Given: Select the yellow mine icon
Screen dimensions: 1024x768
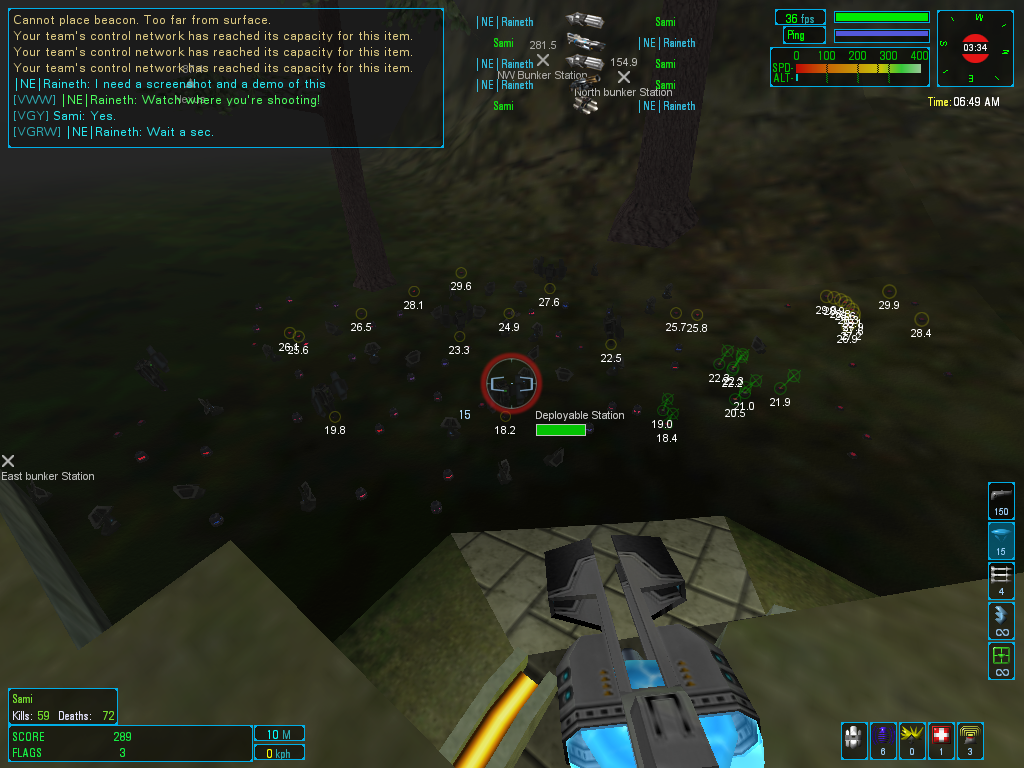Looking at the screenshot, I should tap(912, 740).
